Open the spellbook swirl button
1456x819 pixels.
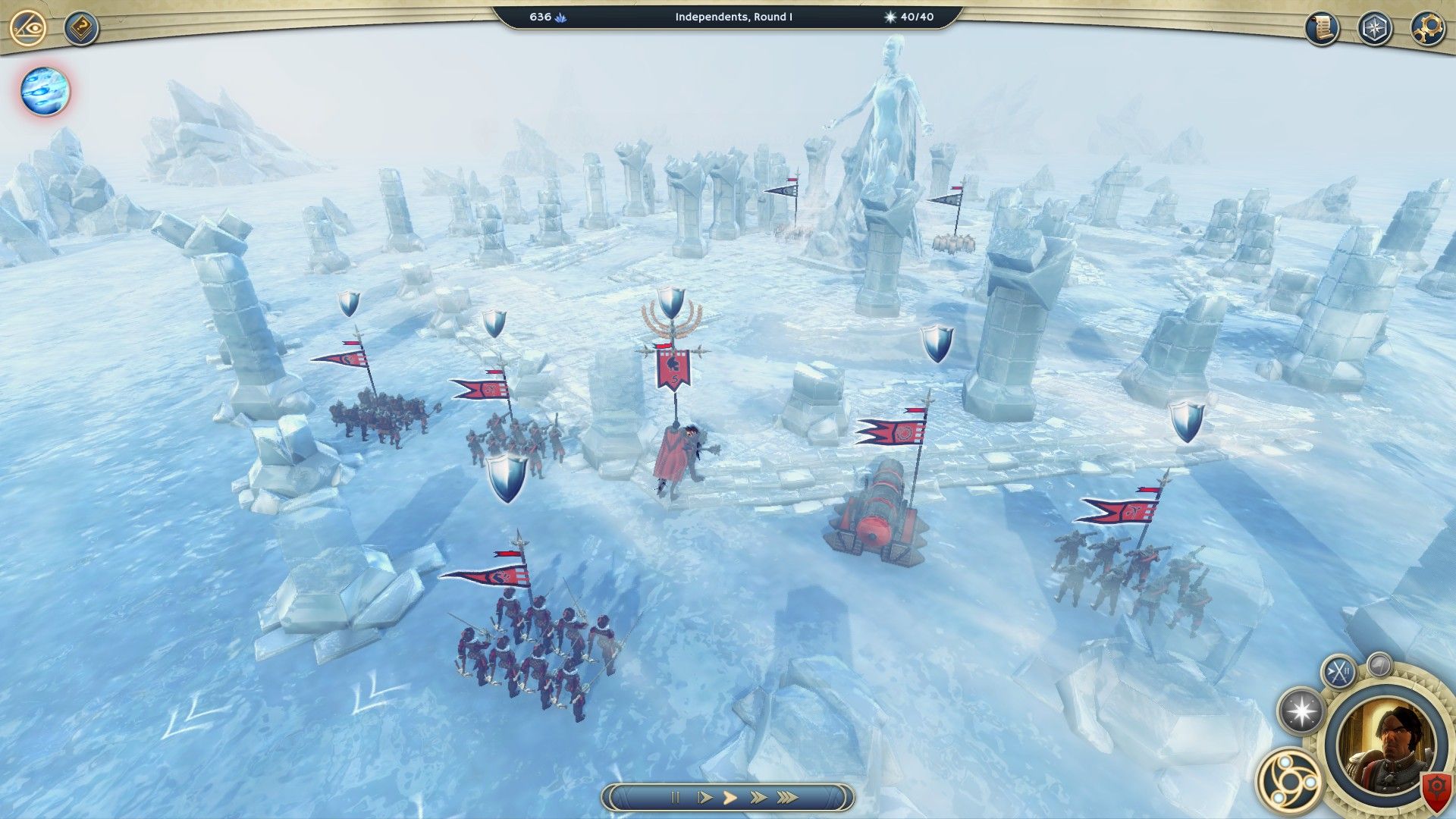click(1288, 779)
